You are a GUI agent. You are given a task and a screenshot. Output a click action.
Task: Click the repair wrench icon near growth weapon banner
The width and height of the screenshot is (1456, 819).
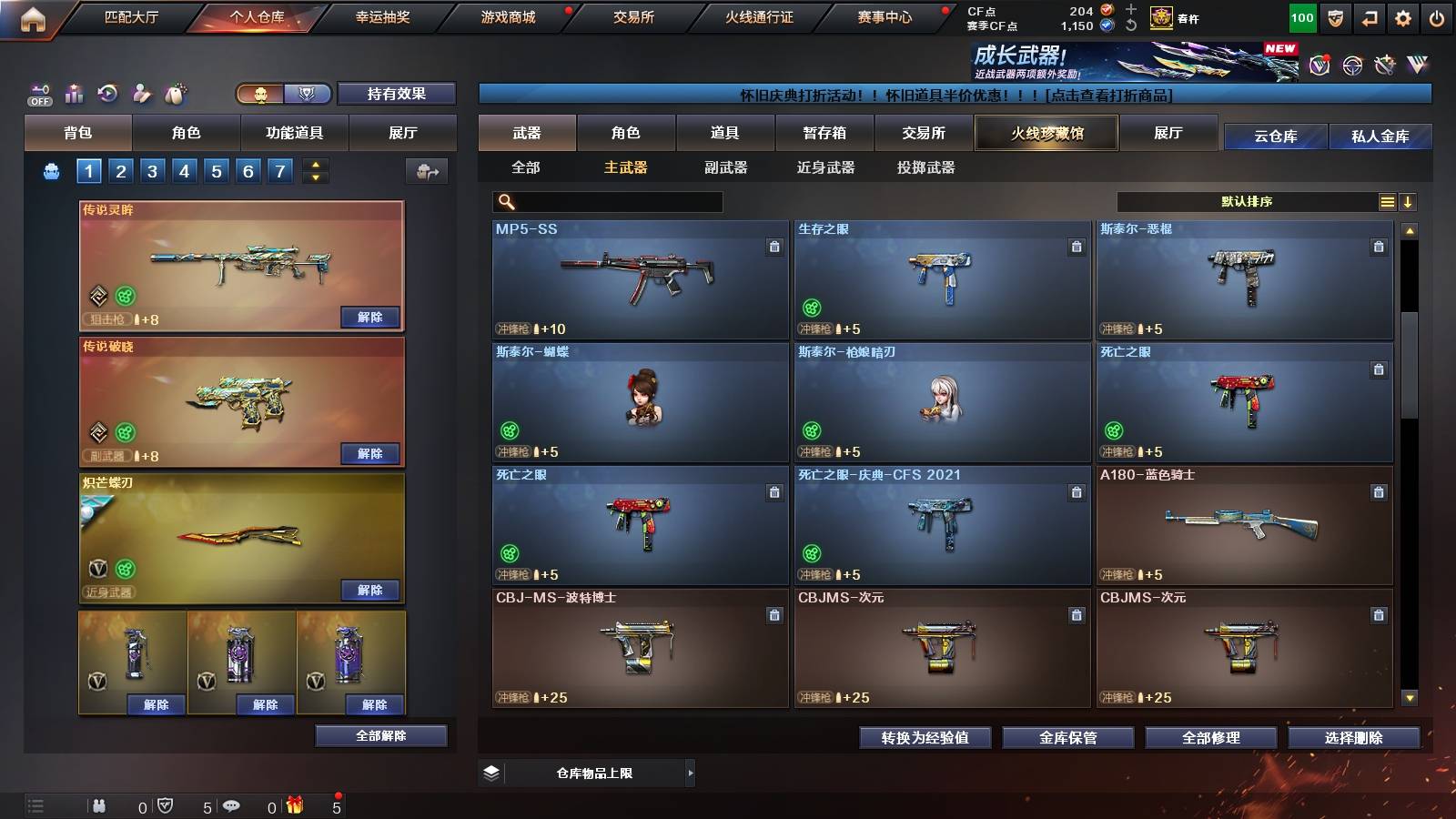1385,65
